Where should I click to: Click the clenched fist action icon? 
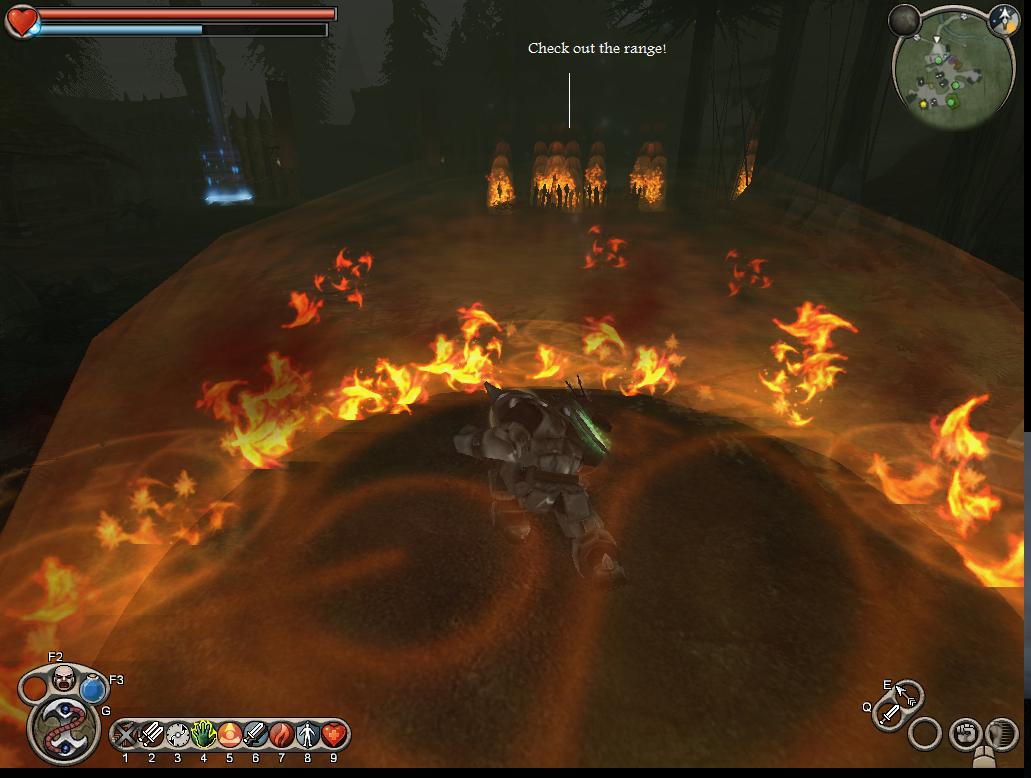(964, 734)
